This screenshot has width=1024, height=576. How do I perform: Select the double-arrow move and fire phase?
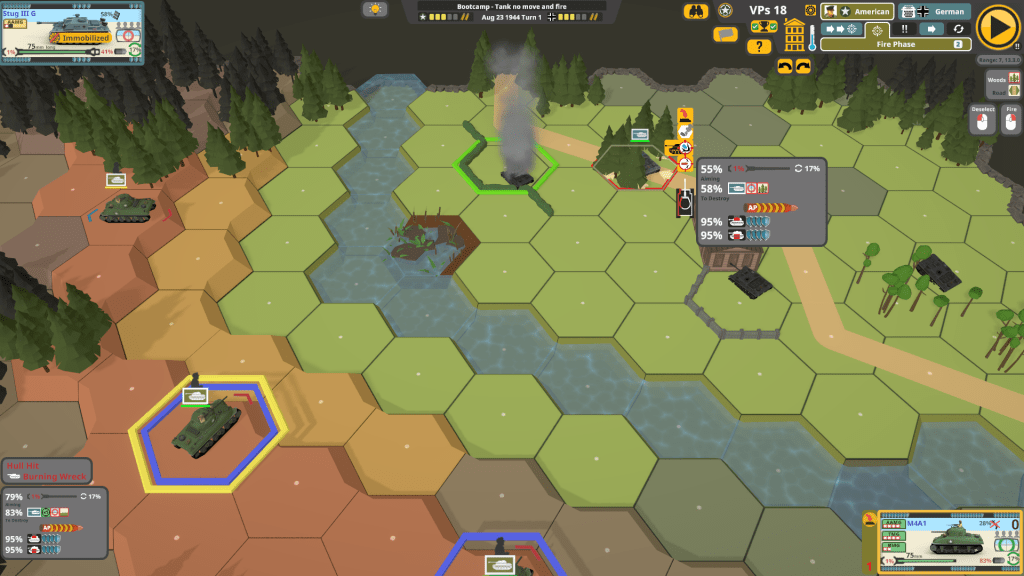coord(840,29)
